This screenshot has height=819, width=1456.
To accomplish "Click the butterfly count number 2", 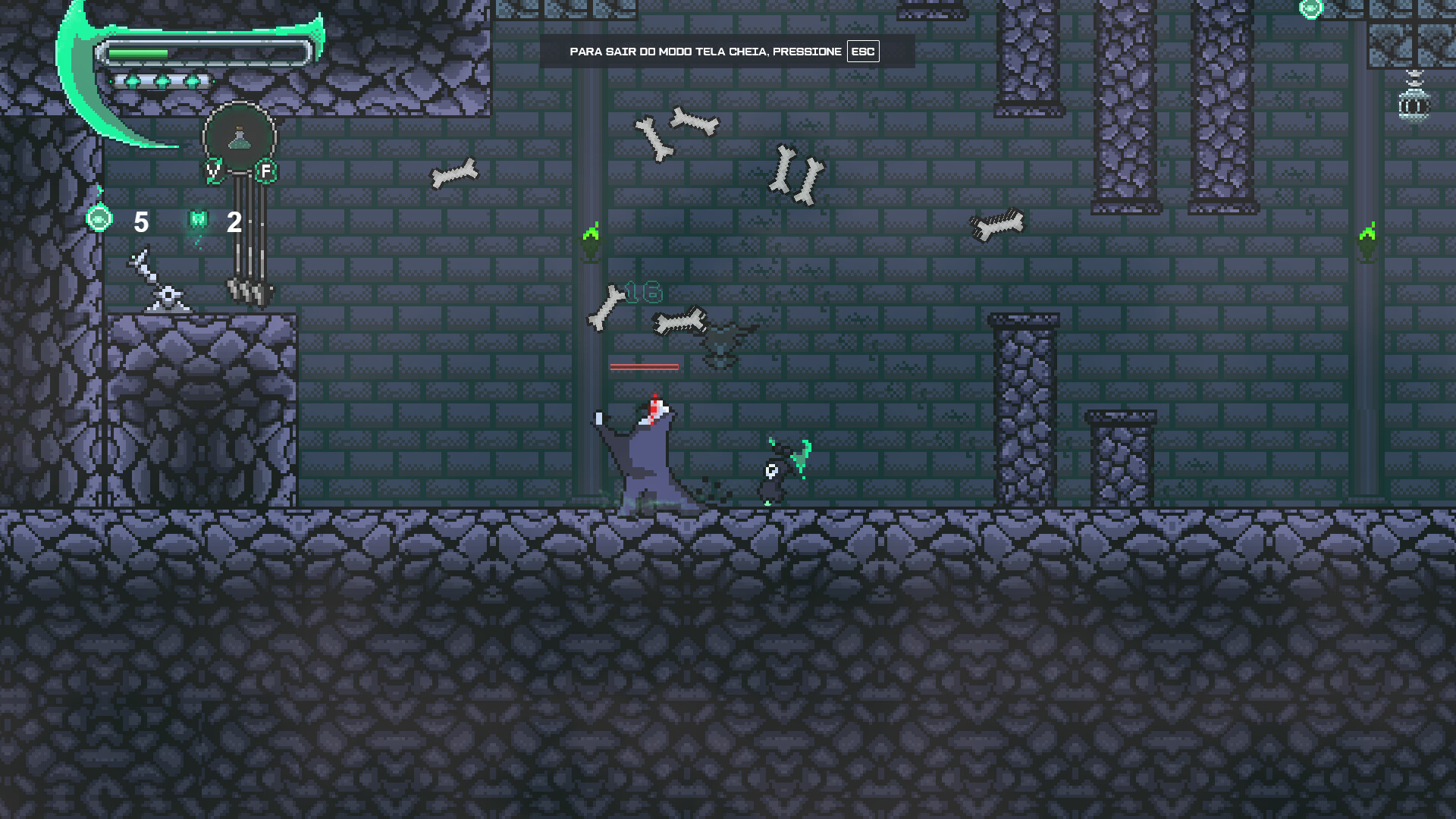I will click(234, 222).
